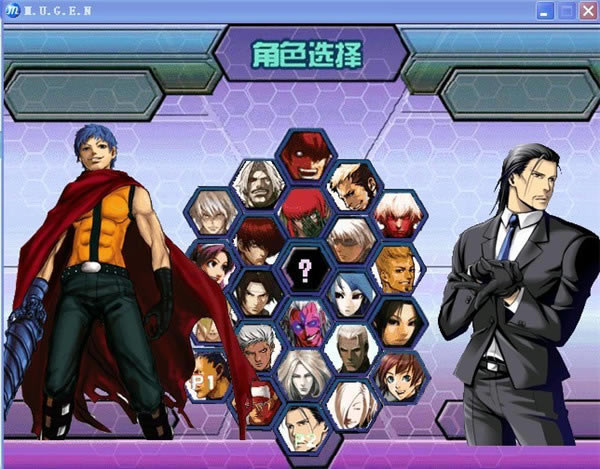Select the brown-haired bearded man portrait
600x469 pixels.
tap(351, 183)
